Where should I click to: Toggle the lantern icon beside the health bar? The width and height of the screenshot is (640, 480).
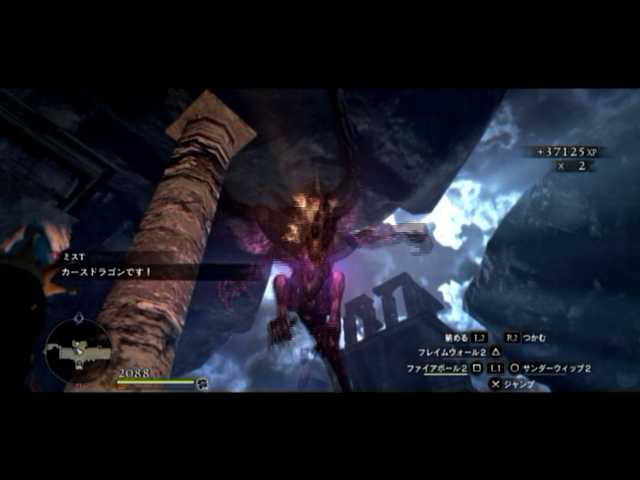(202, 382)
